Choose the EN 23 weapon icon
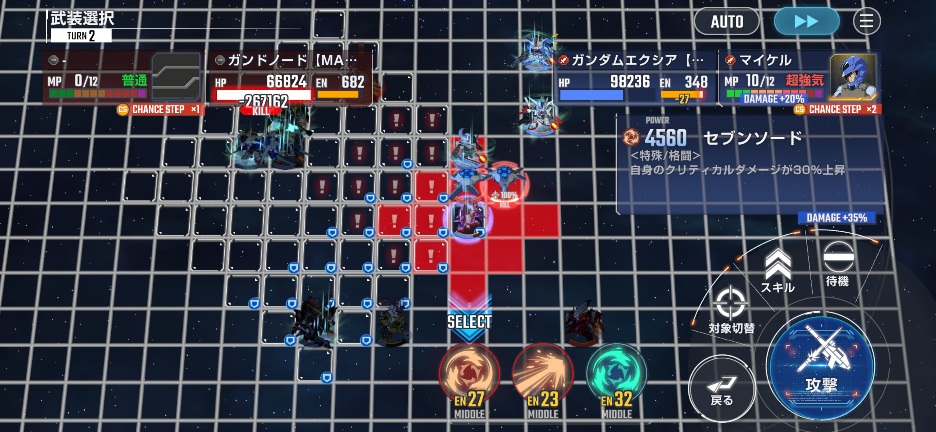This screenshot has width=936, height=432. (542, 378)
